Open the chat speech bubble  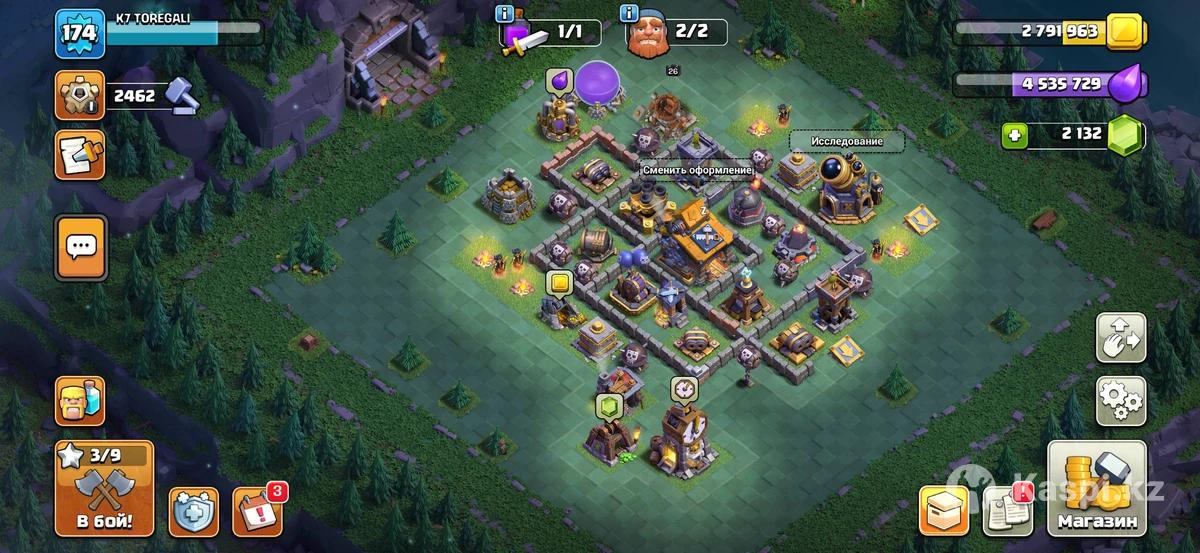click(80, 243)
